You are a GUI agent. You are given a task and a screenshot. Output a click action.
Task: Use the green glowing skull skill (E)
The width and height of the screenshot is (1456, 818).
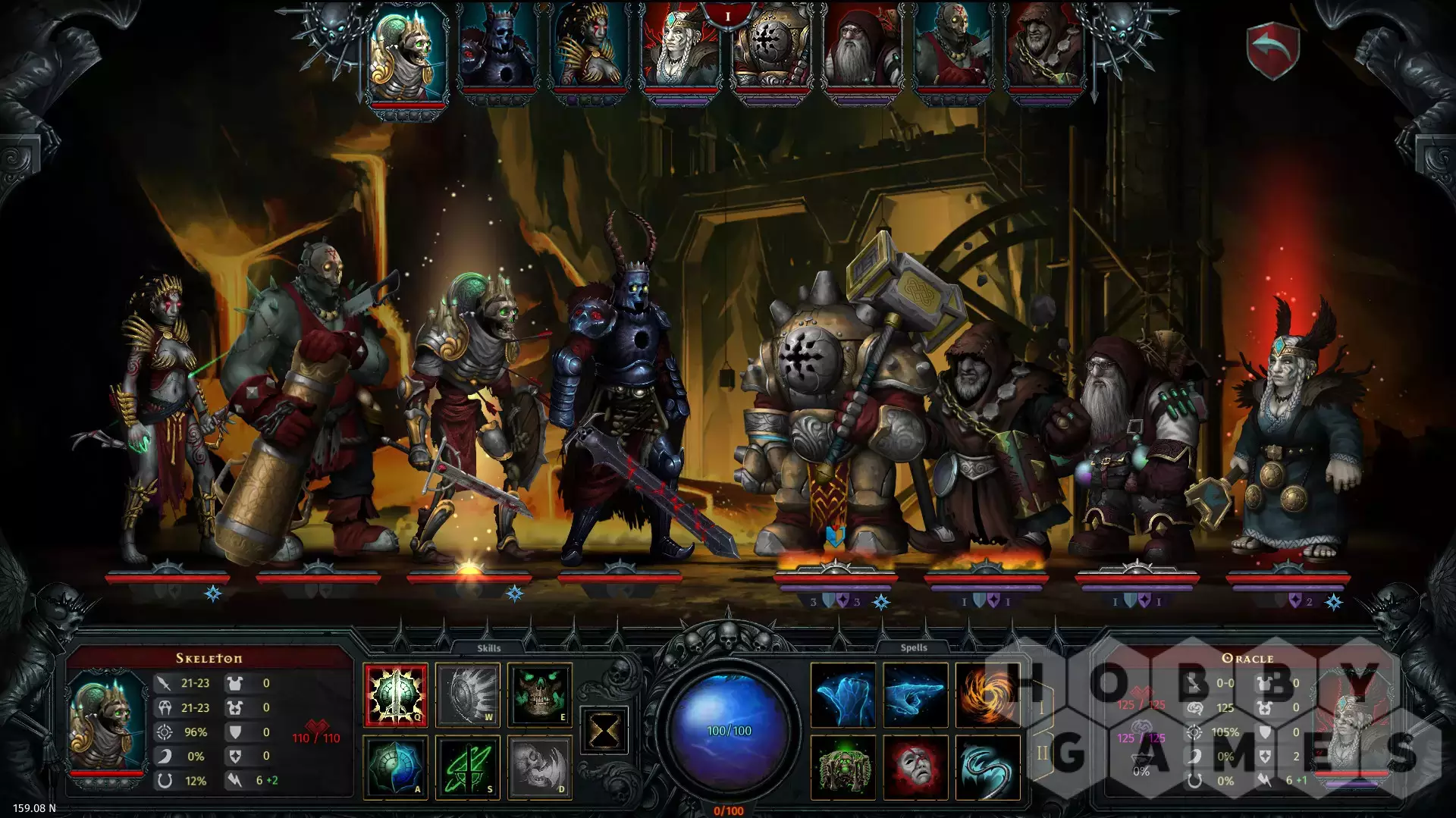click(539, 694)
